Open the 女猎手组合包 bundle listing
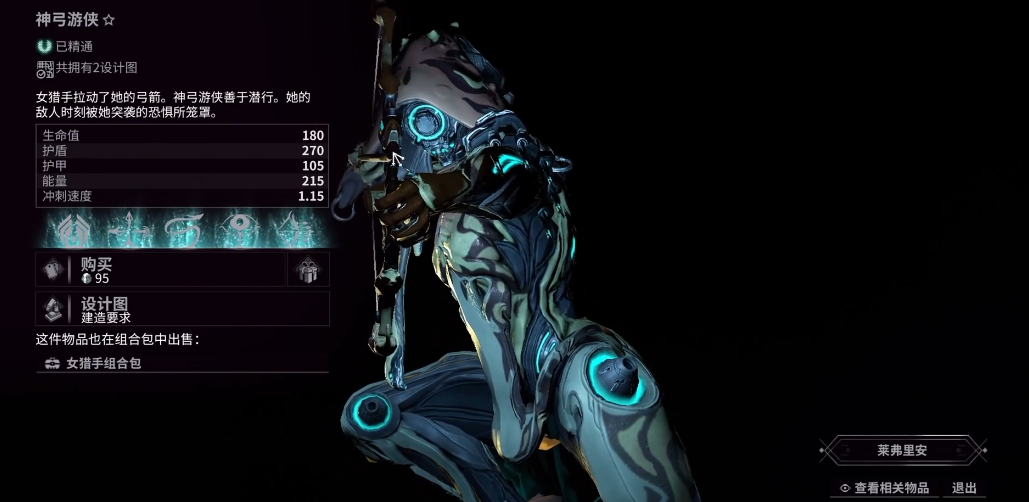The height and width of the screenshot is (502, 1029). 180,363
